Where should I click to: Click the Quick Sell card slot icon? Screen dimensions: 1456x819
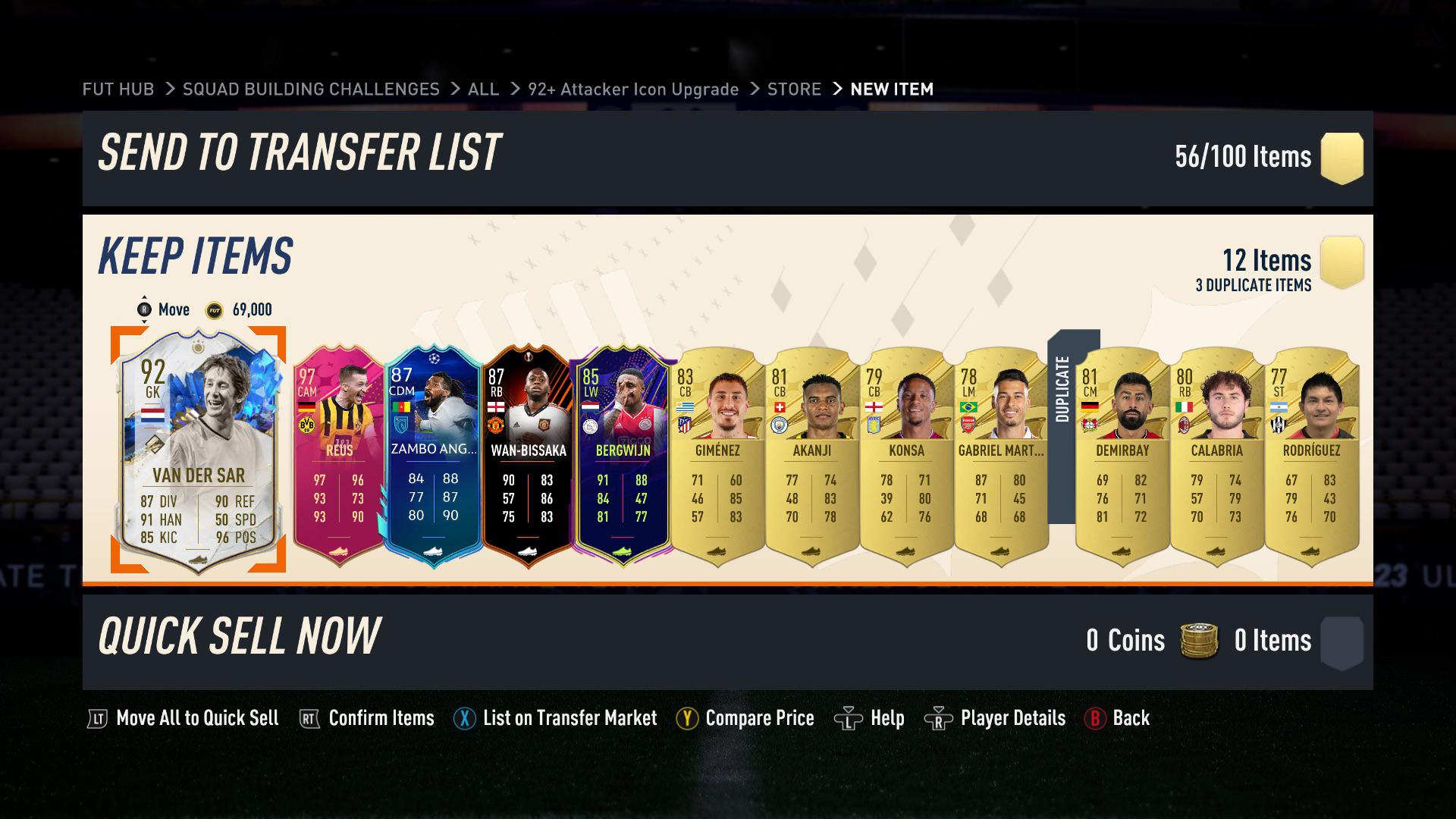pos(1342,641)
